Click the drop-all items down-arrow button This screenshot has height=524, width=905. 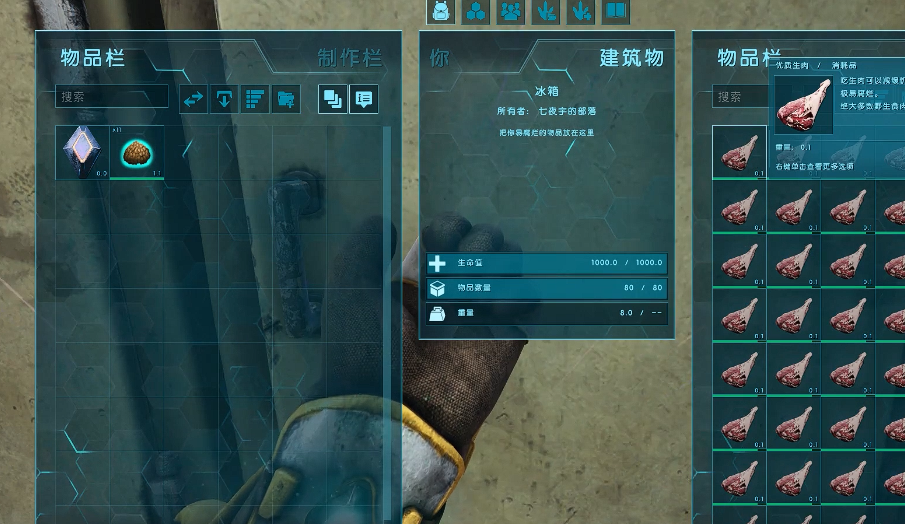tap(224, 98)
